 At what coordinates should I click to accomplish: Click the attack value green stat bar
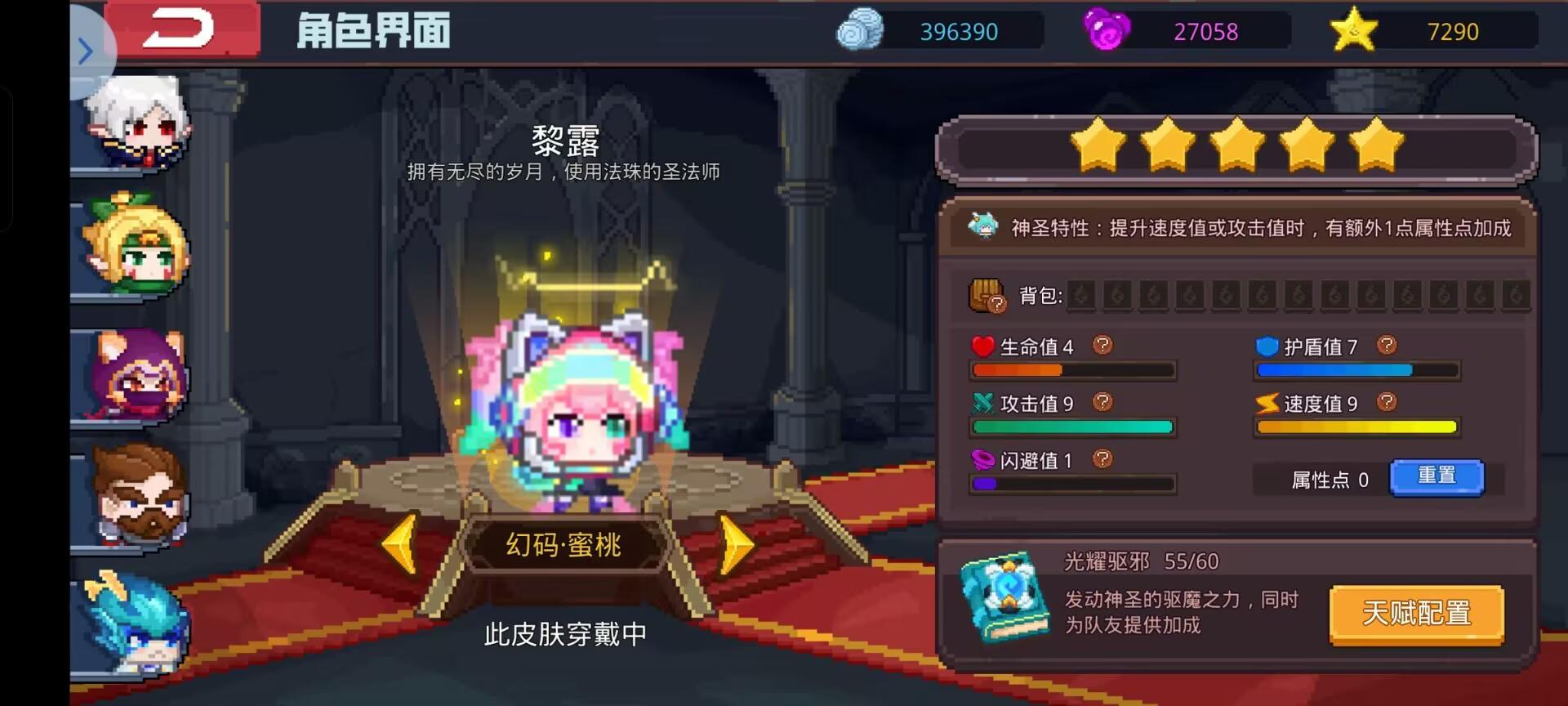click(1072, 426)
